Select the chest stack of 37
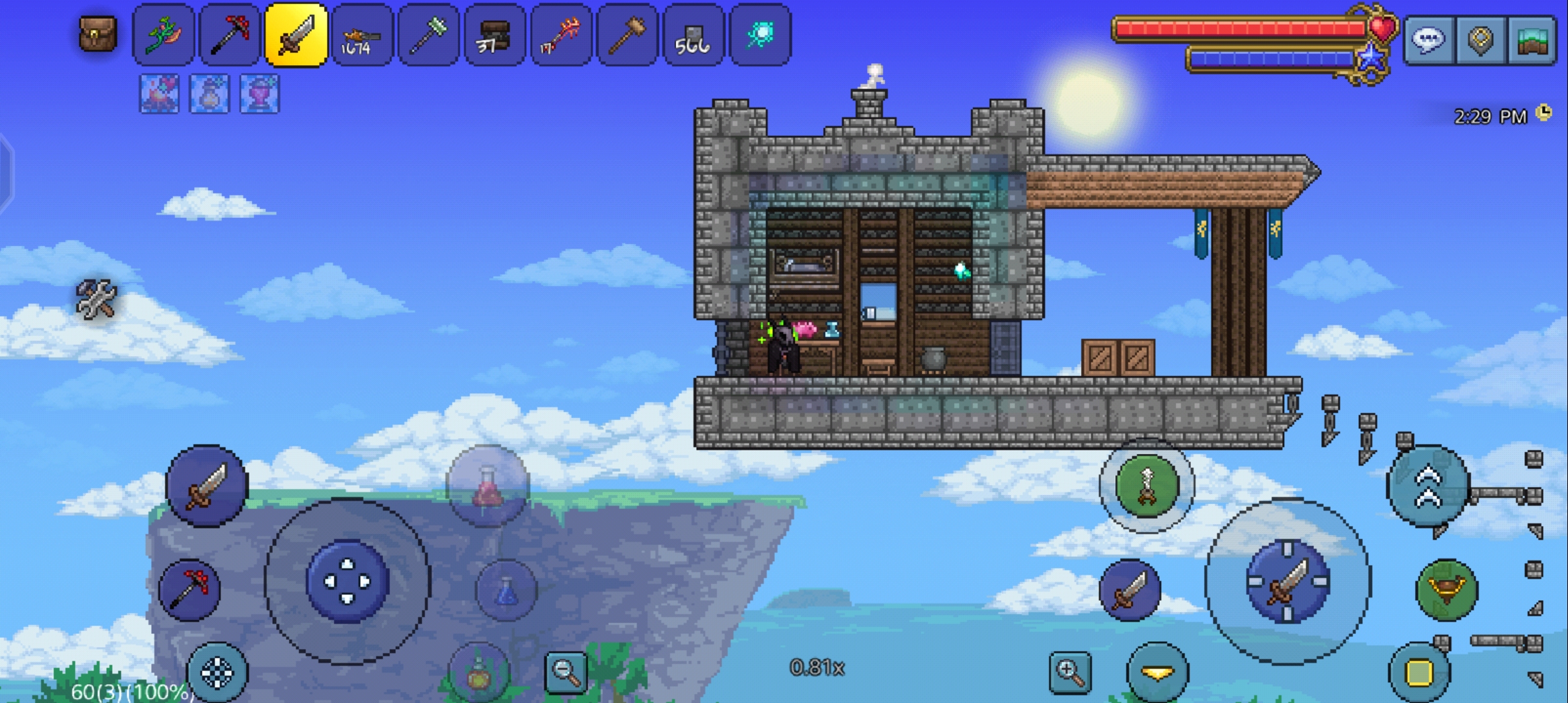The width and height of the screenshot is (1568, 703). (494, 35)
